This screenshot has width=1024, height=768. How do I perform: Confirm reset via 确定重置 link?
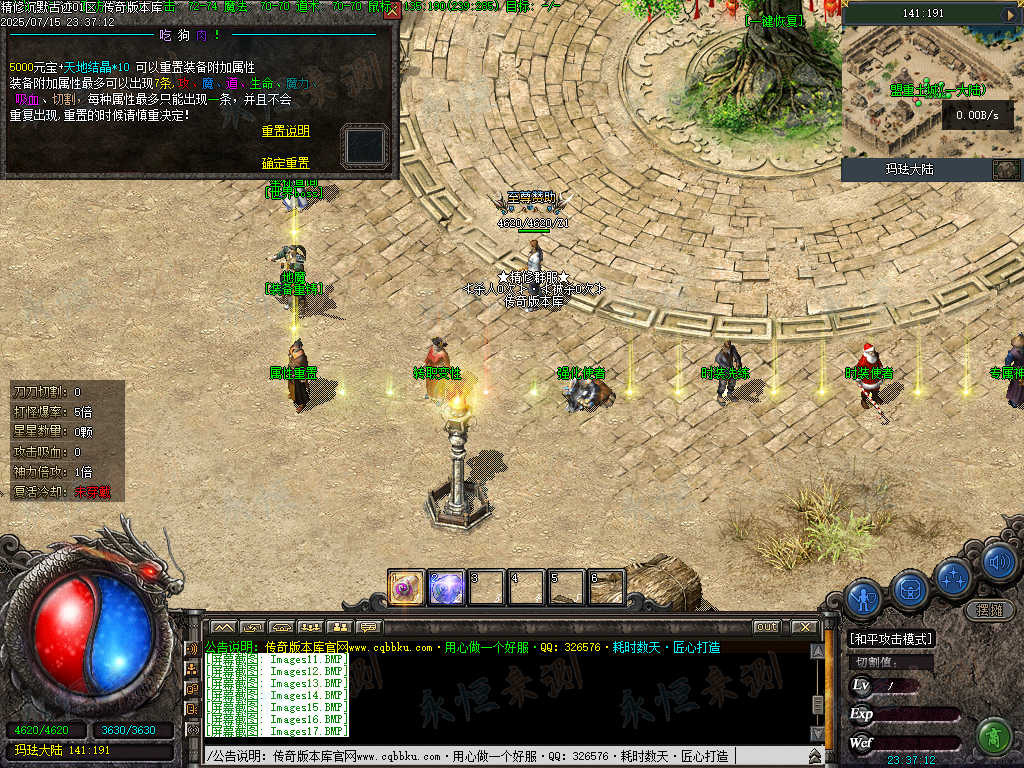[286, 162]
